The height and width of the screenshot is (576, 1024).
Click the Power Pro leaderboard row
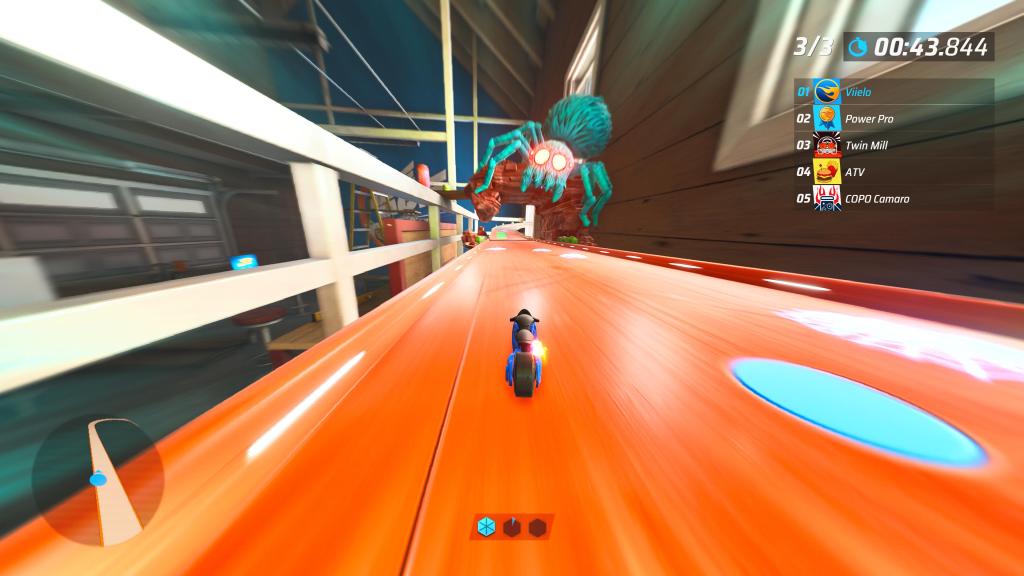(893, 119)
